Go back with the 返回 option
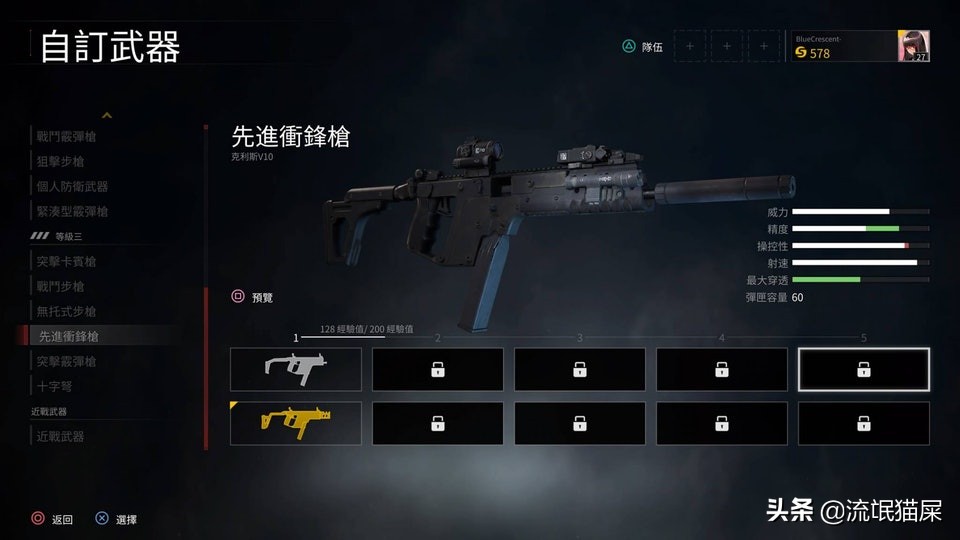Screen dimensions: 960x540 pos(62,519)
